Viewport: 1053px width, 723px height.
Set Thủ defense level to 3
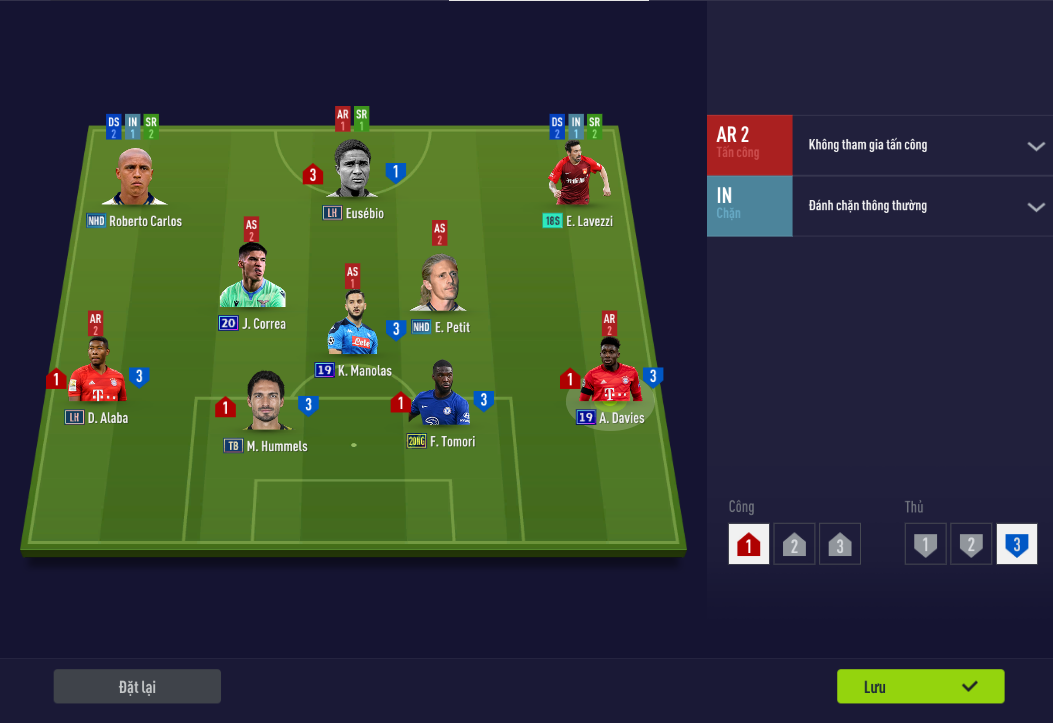pyautogui.click(x=1017, y=545)
